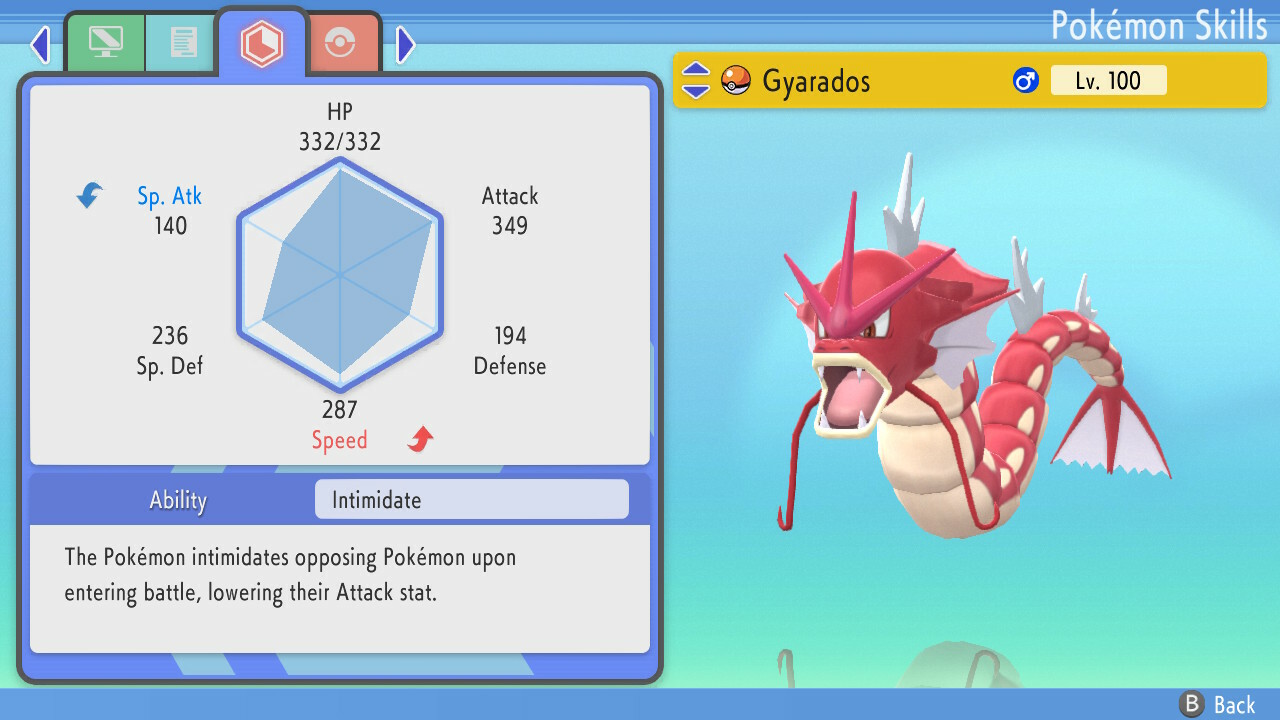
Task: Click the Poké Ball icon beside Gyarados
Action: click(735, 80)
